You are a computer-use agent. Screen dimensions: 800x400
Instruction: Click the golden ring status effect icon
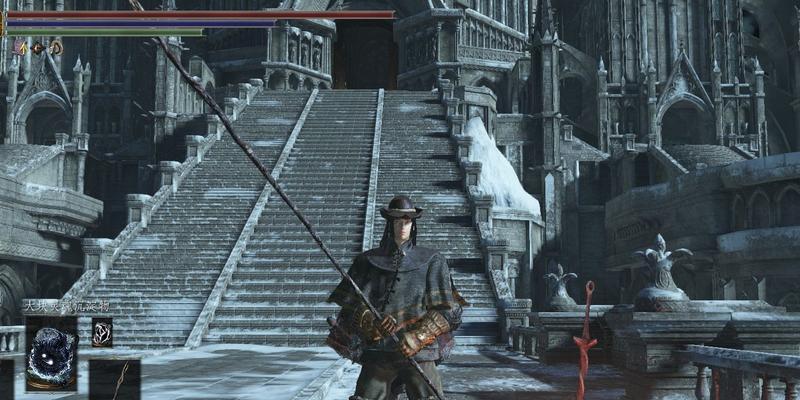pyautogui.click(x=56, y=47)
